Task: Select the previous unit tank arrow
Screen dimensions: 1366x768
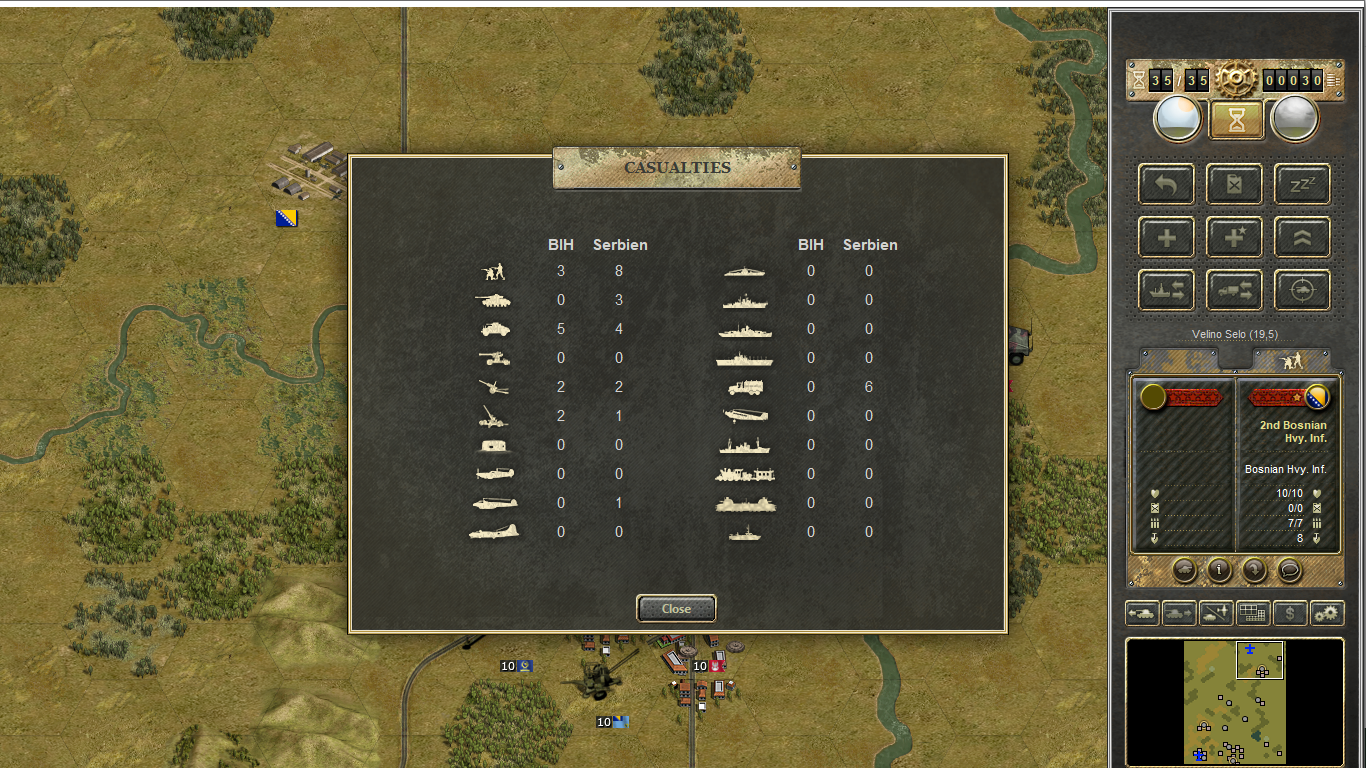Action: point(1142,613)
